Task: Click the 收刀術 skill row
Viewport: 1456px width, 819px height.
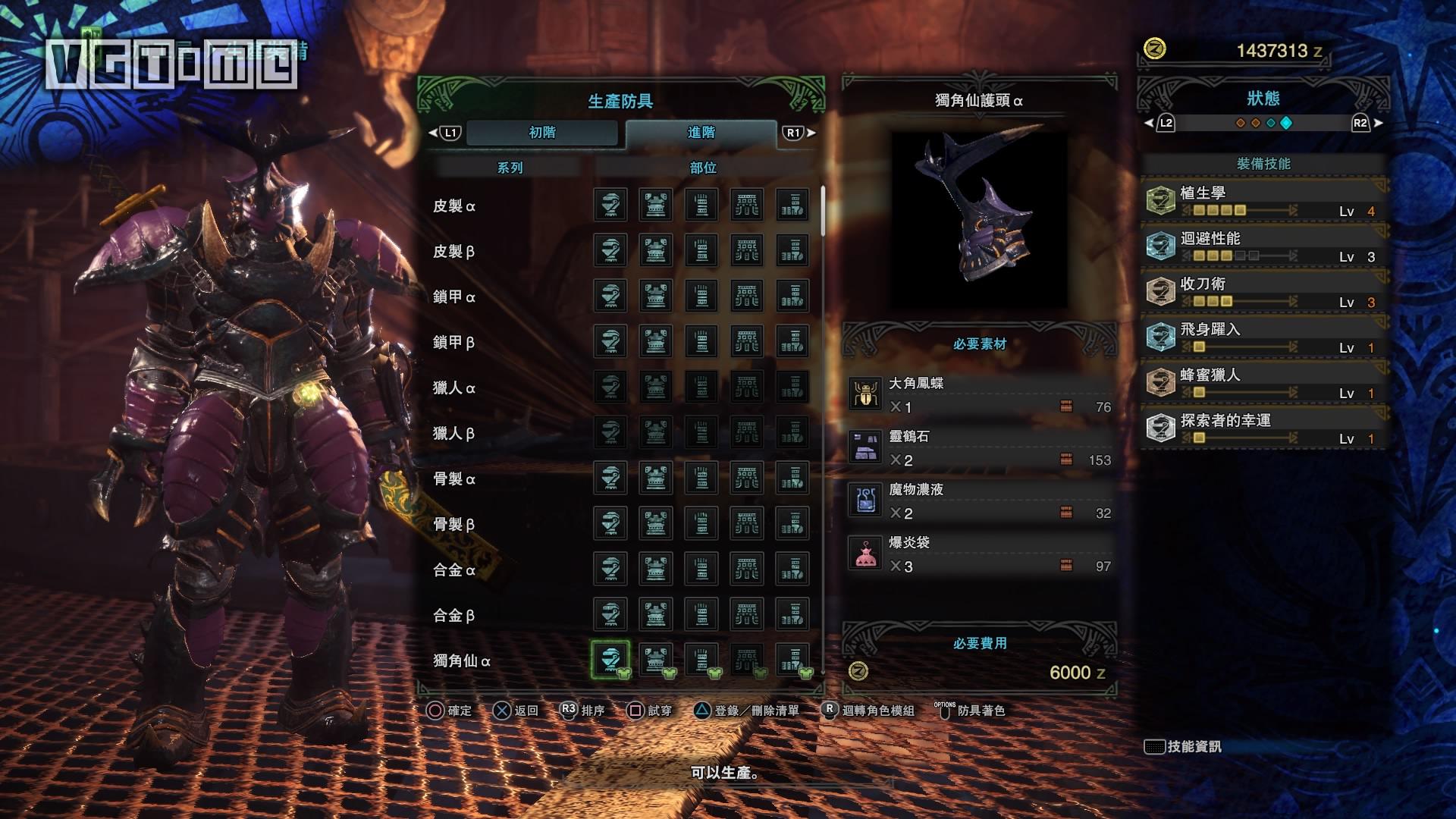Action: pyautogui.click(x=1263, y=292)
